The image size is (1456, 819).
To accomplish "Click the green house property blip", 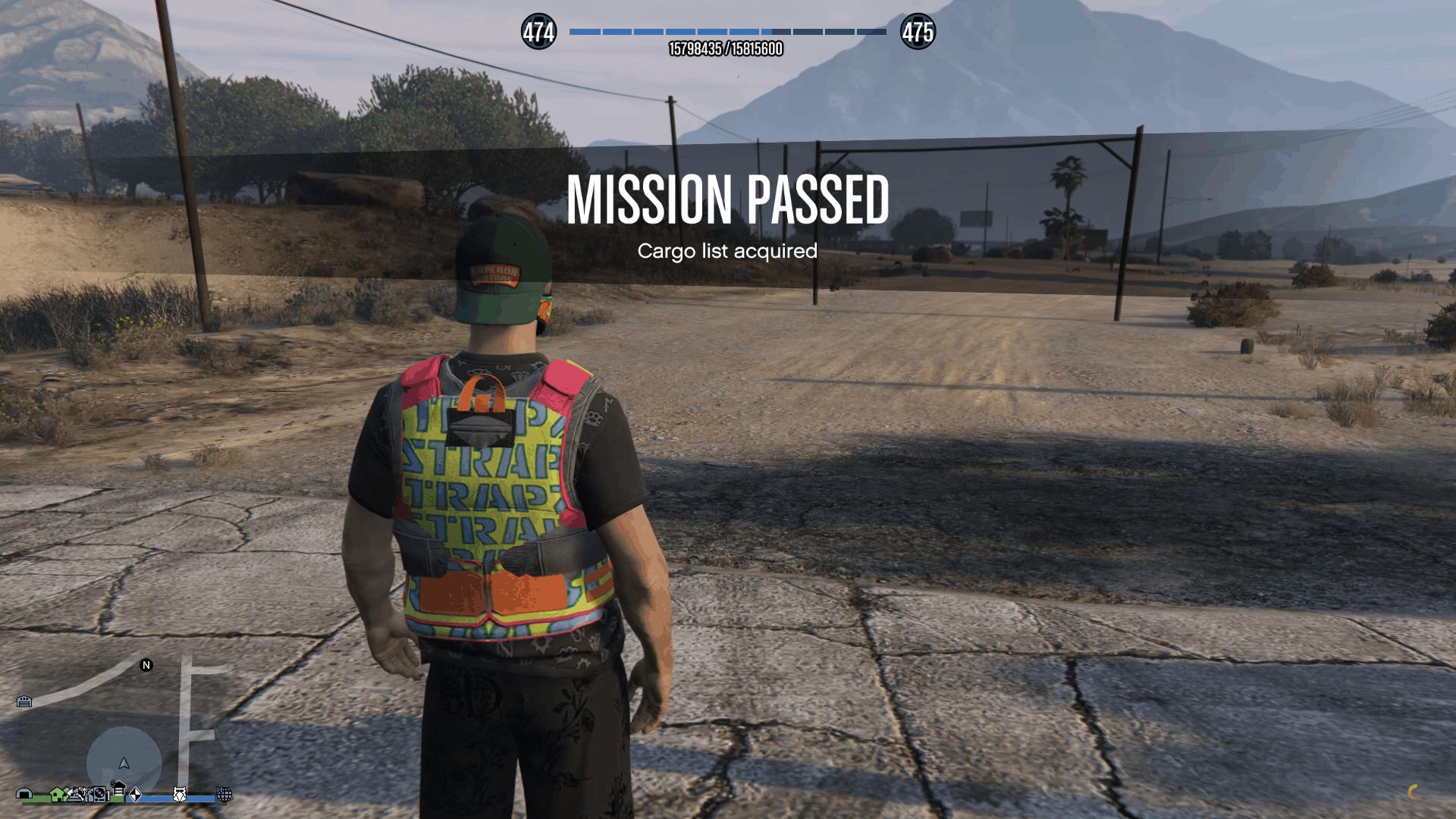I will click(x=55, y=795).
